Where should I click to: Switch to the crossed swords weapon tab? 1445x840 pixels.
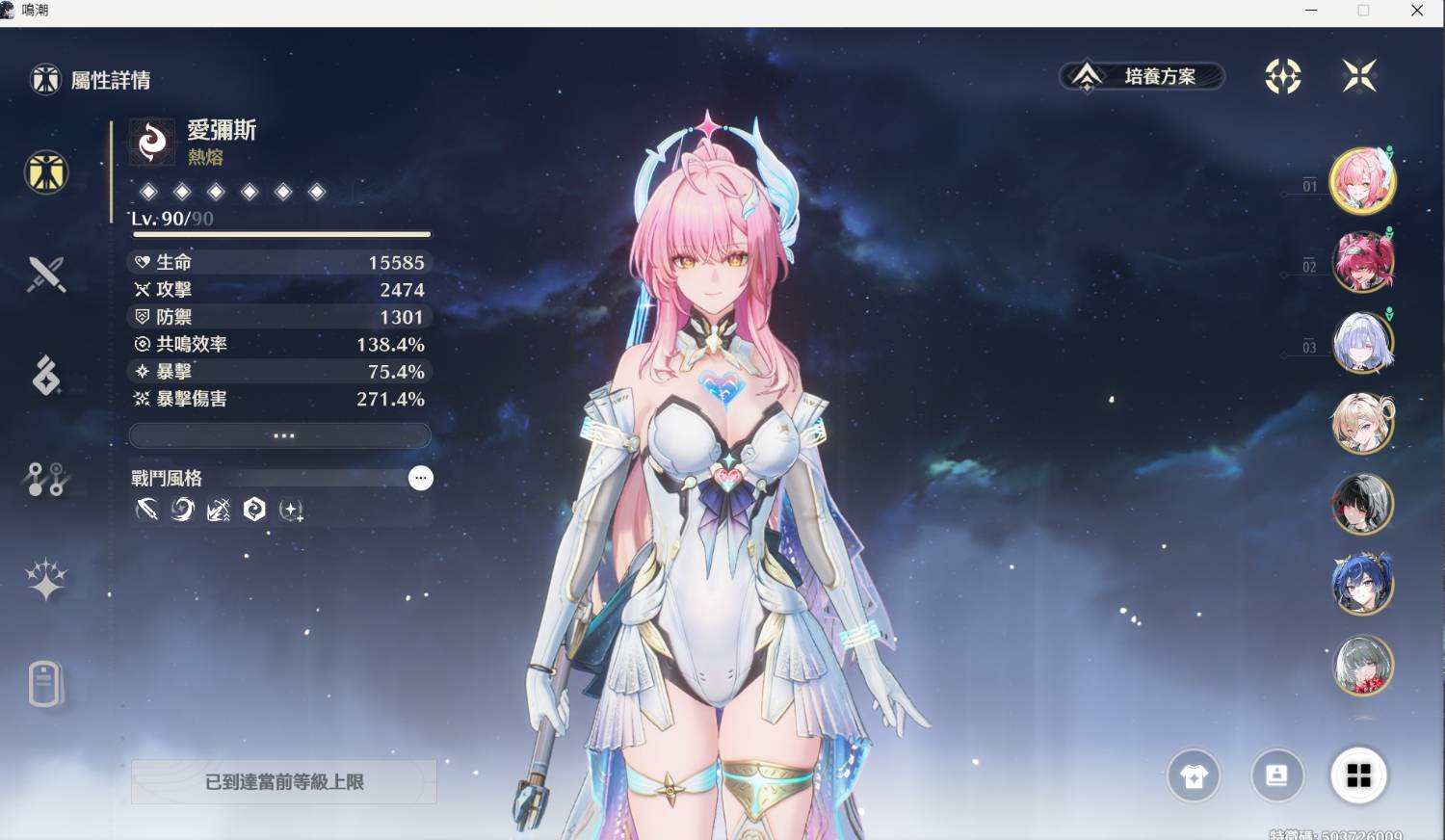pyautogui.click(x=46, y=275)
